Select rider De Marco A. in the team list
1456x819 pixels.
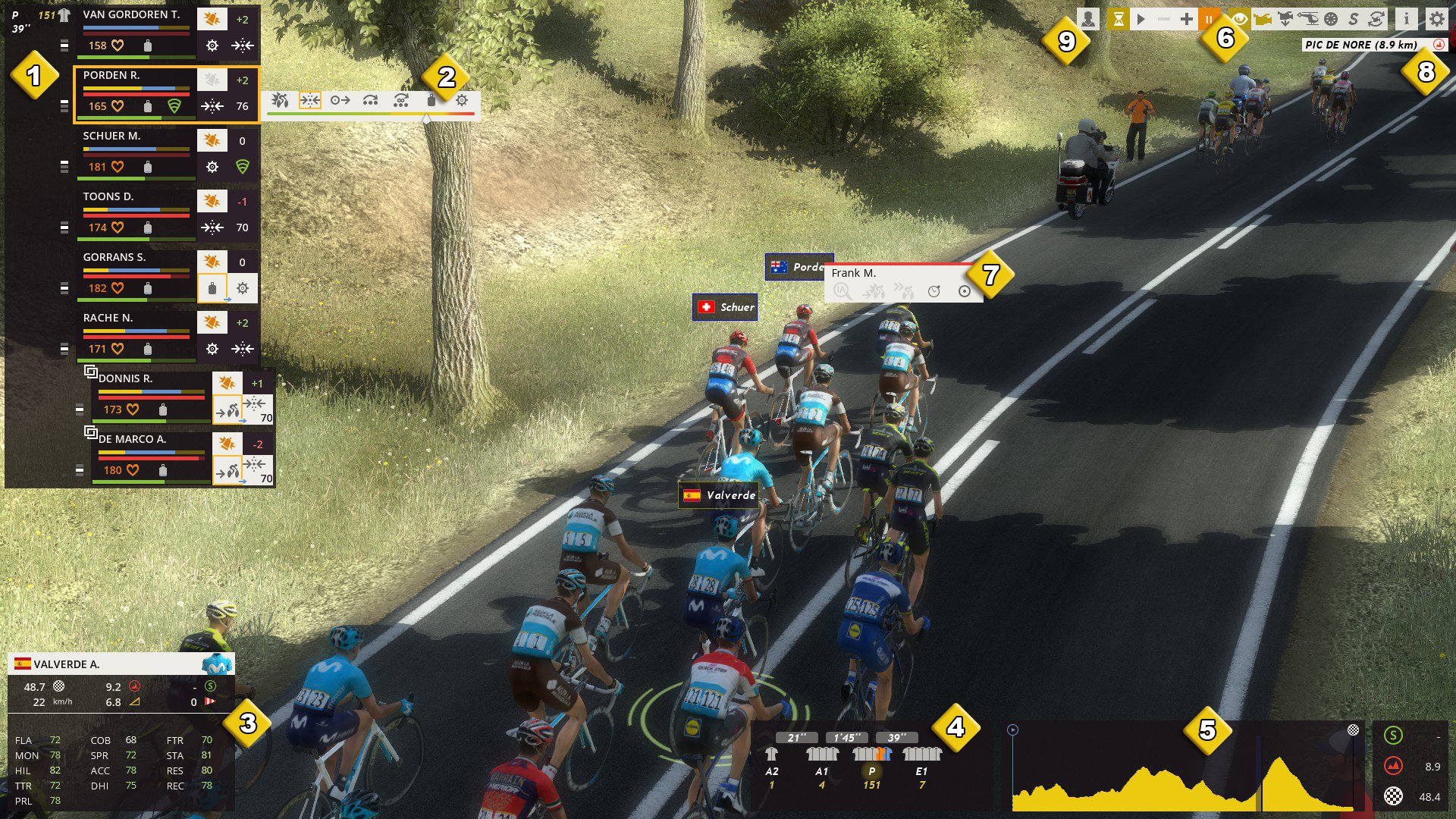tap(132, 440)
